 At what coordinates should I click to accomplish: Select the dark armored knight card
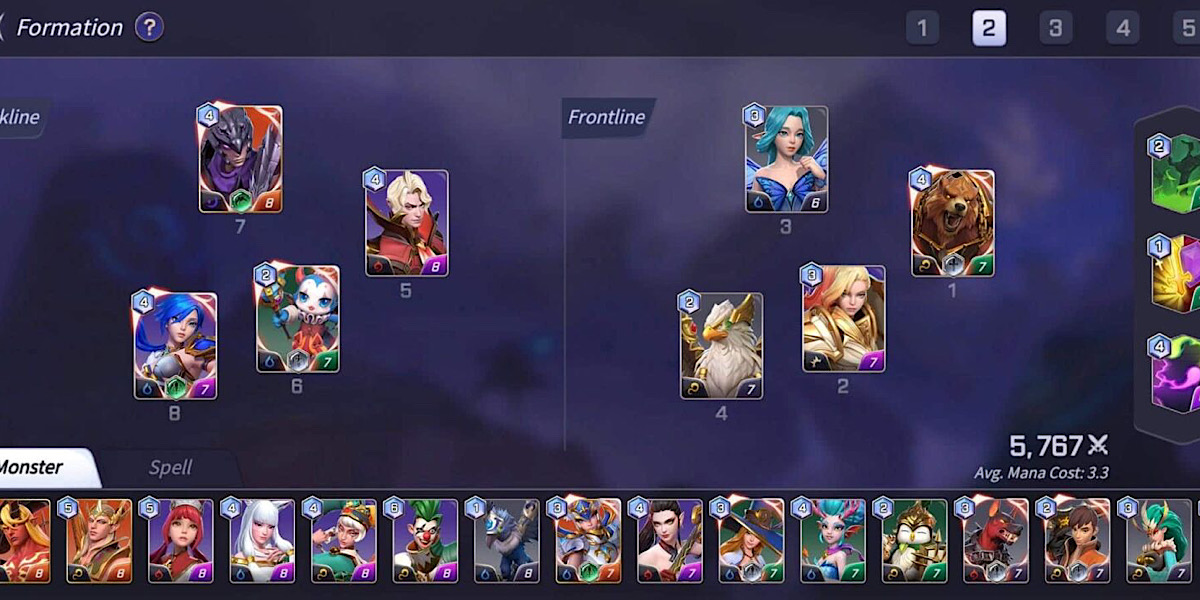[240, 159]
